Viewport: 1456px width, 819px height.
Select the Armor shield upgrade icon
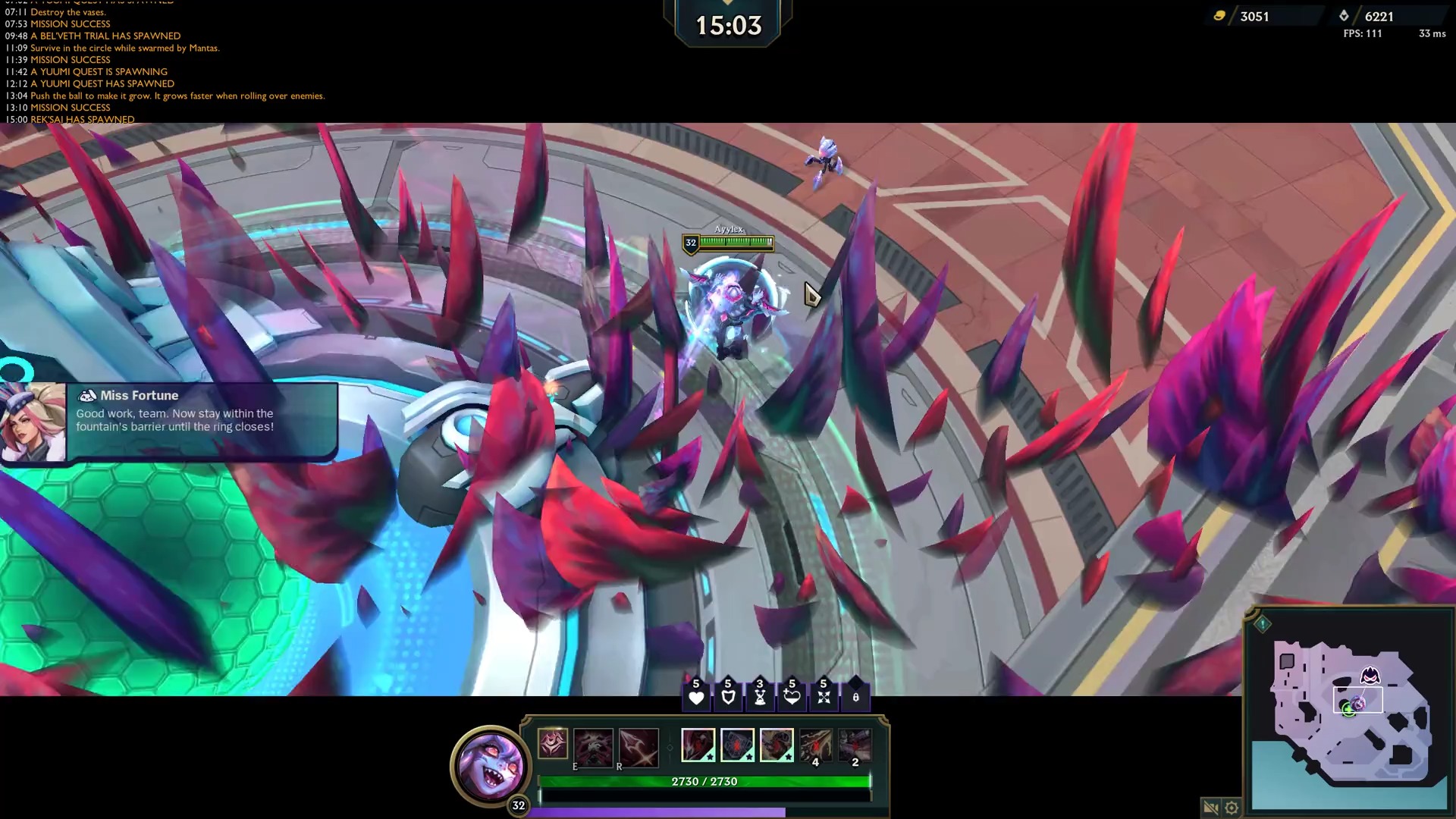point(729,697)
